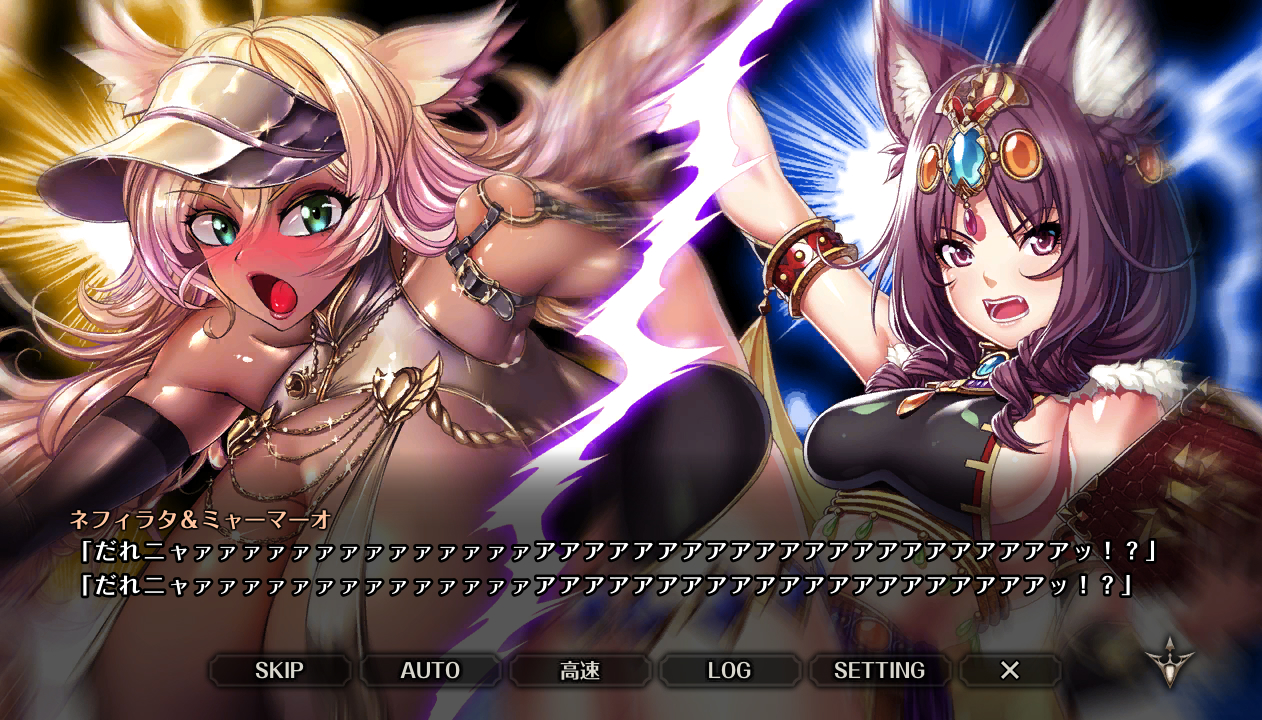The height and width of the screenshot is (720, 1262).
Task: Click the ornate advance-text arrow icon
Action: (1170, 660)
